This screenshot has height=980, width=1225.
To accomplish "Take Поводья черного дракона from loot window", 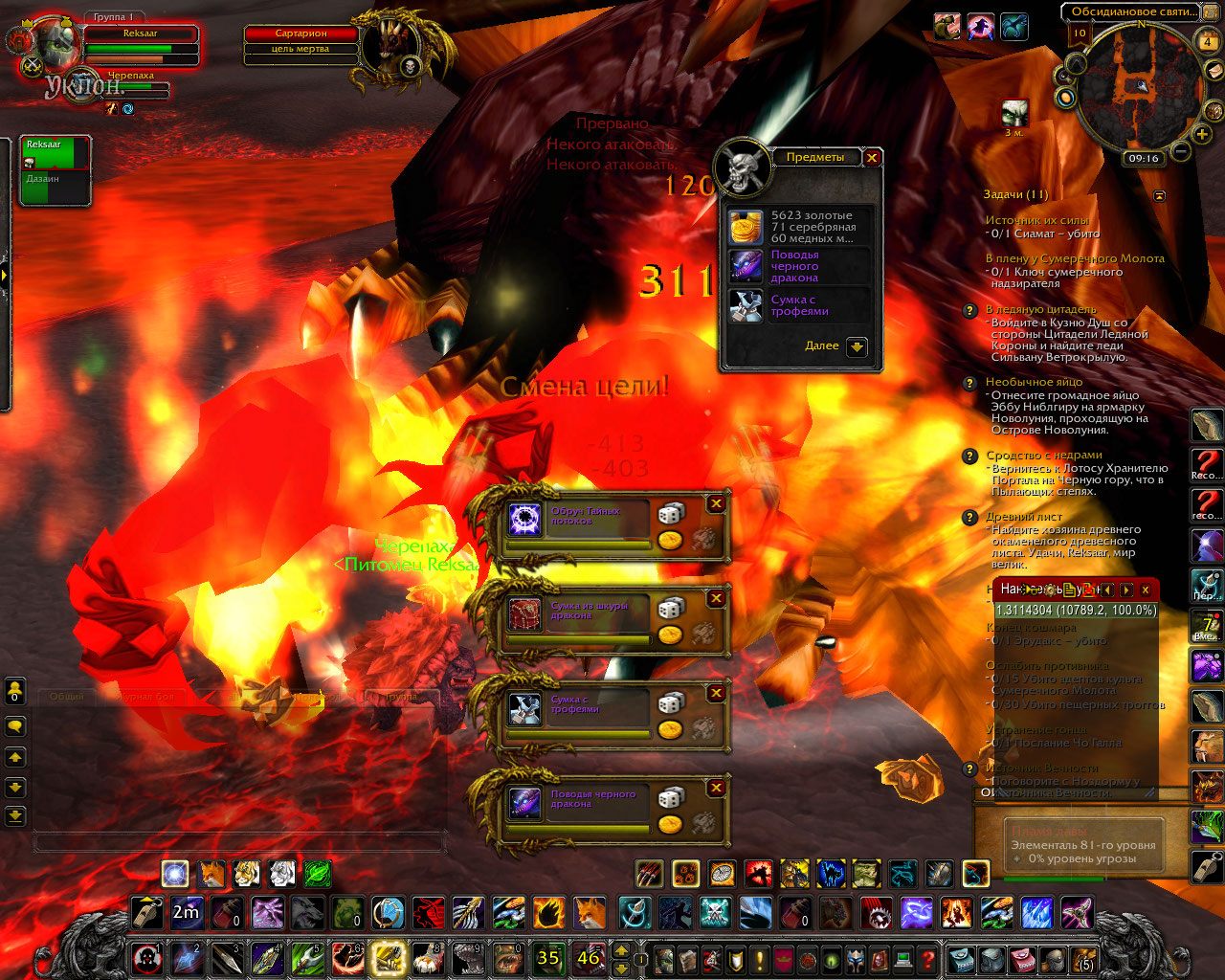I will point(746,266).
